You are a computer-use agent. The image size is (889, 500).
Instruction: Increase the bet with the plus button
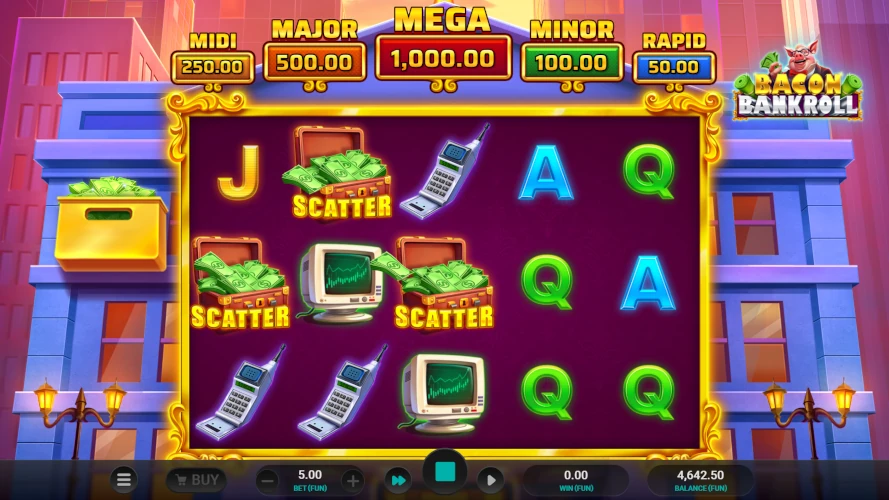352,480
